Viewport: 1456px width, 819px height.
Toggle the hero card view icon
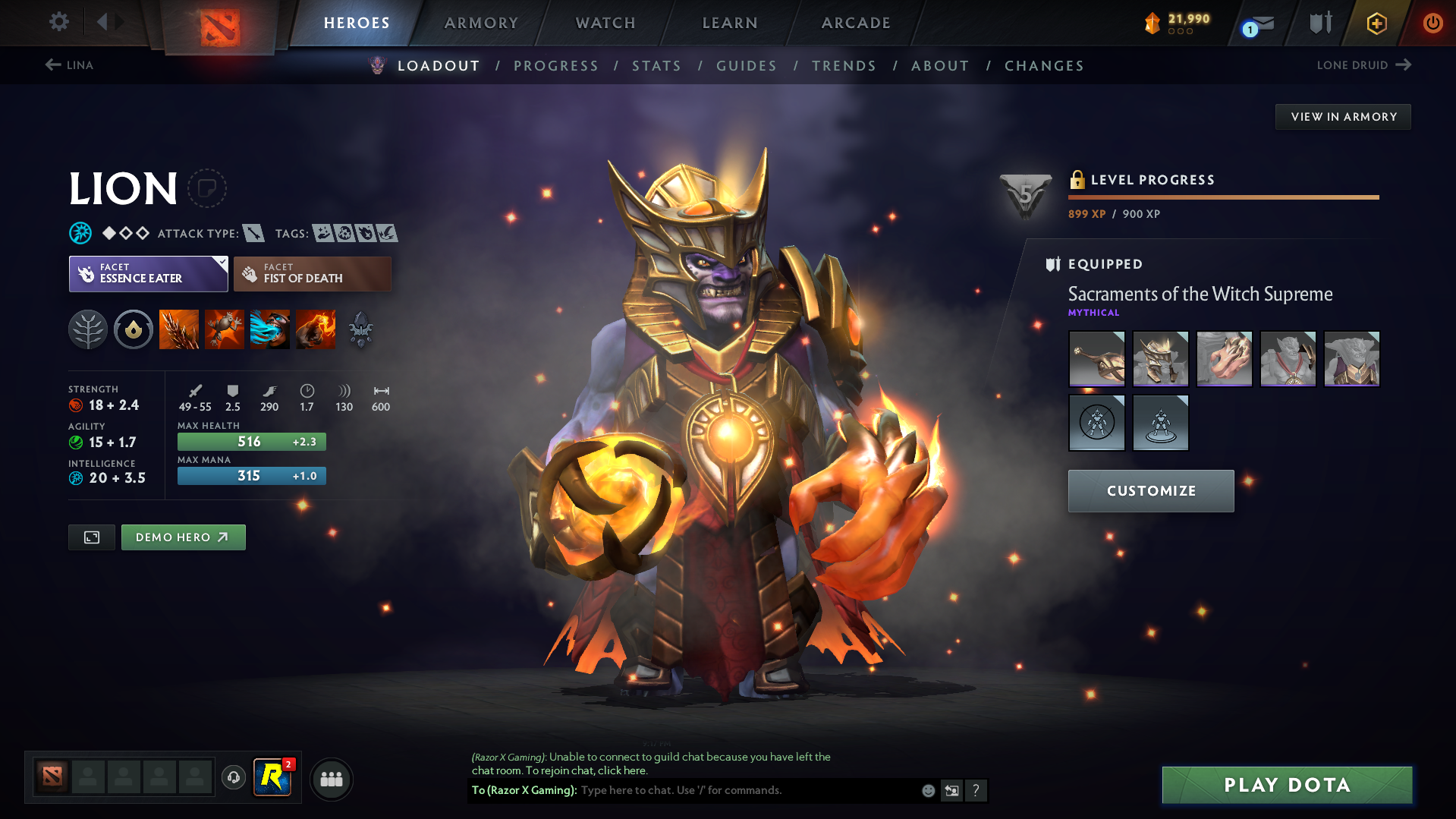coord(91,537)
